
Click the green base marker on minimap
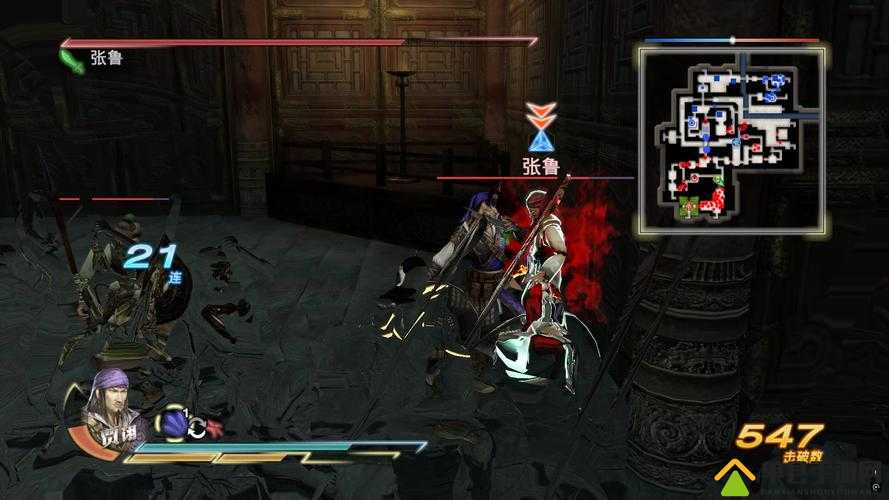(688, 208)
